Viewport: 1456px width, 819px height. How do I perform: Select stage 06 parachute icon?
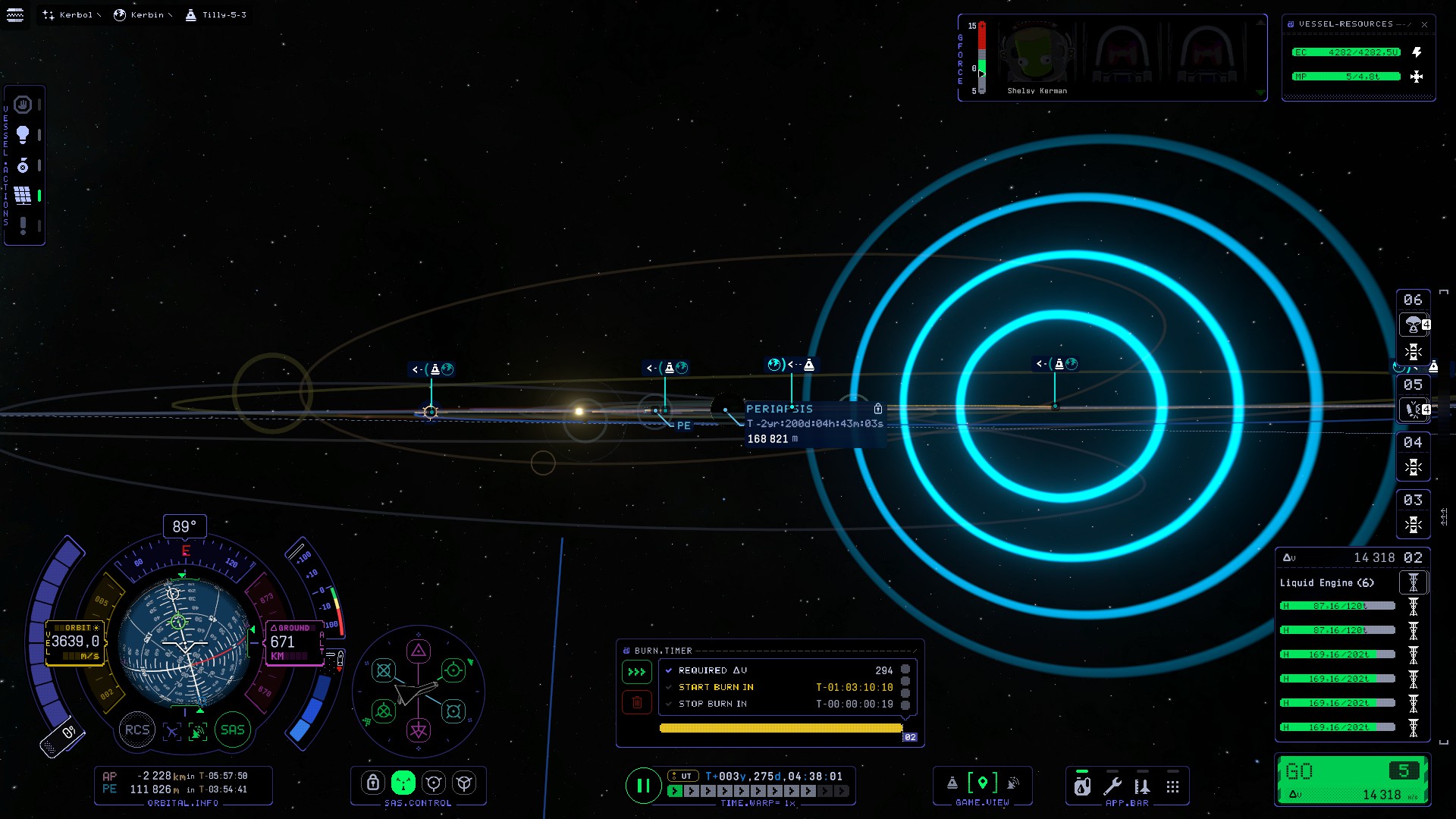point(1412,325)
